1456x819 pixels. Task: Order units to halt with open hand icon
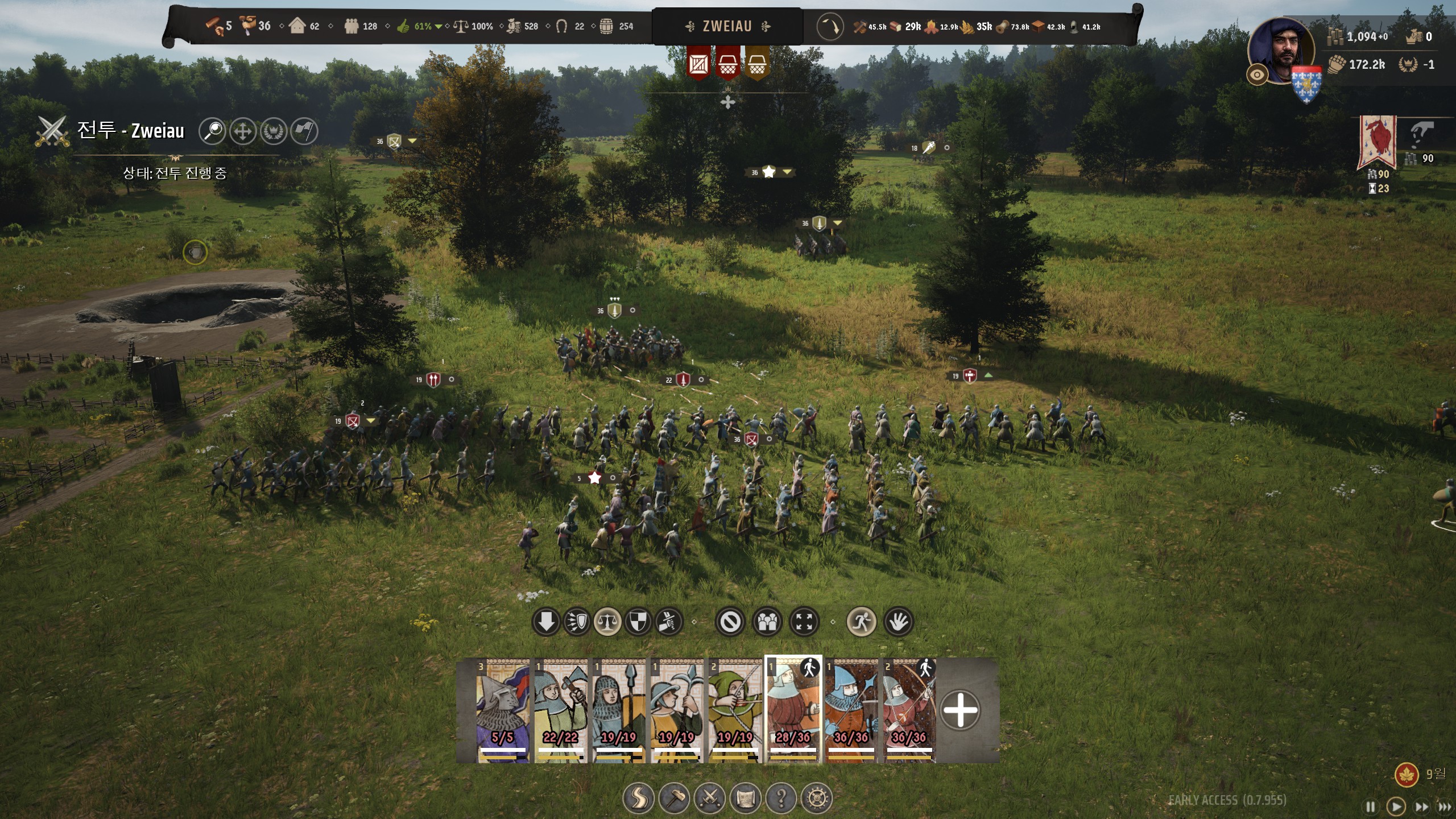click(899, 622)
